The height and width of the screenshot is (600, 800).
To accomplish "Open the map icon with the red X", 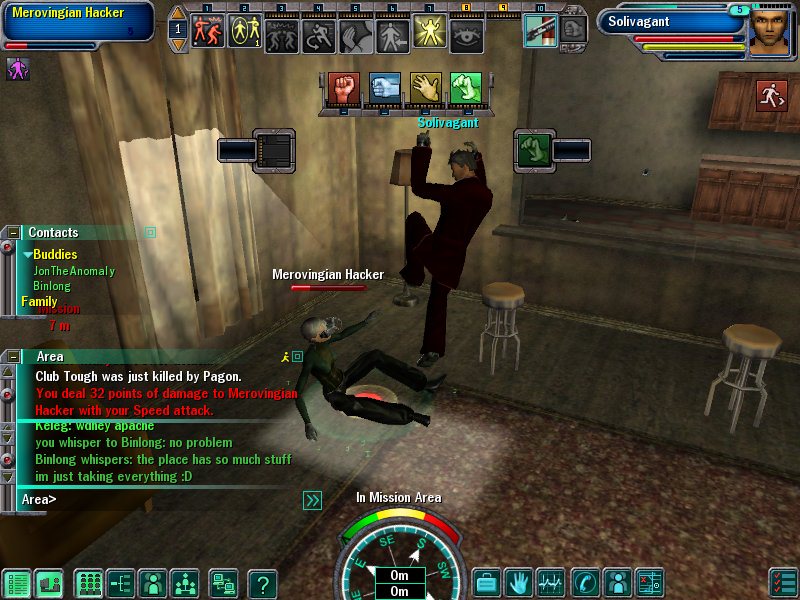I will (650, 582).
